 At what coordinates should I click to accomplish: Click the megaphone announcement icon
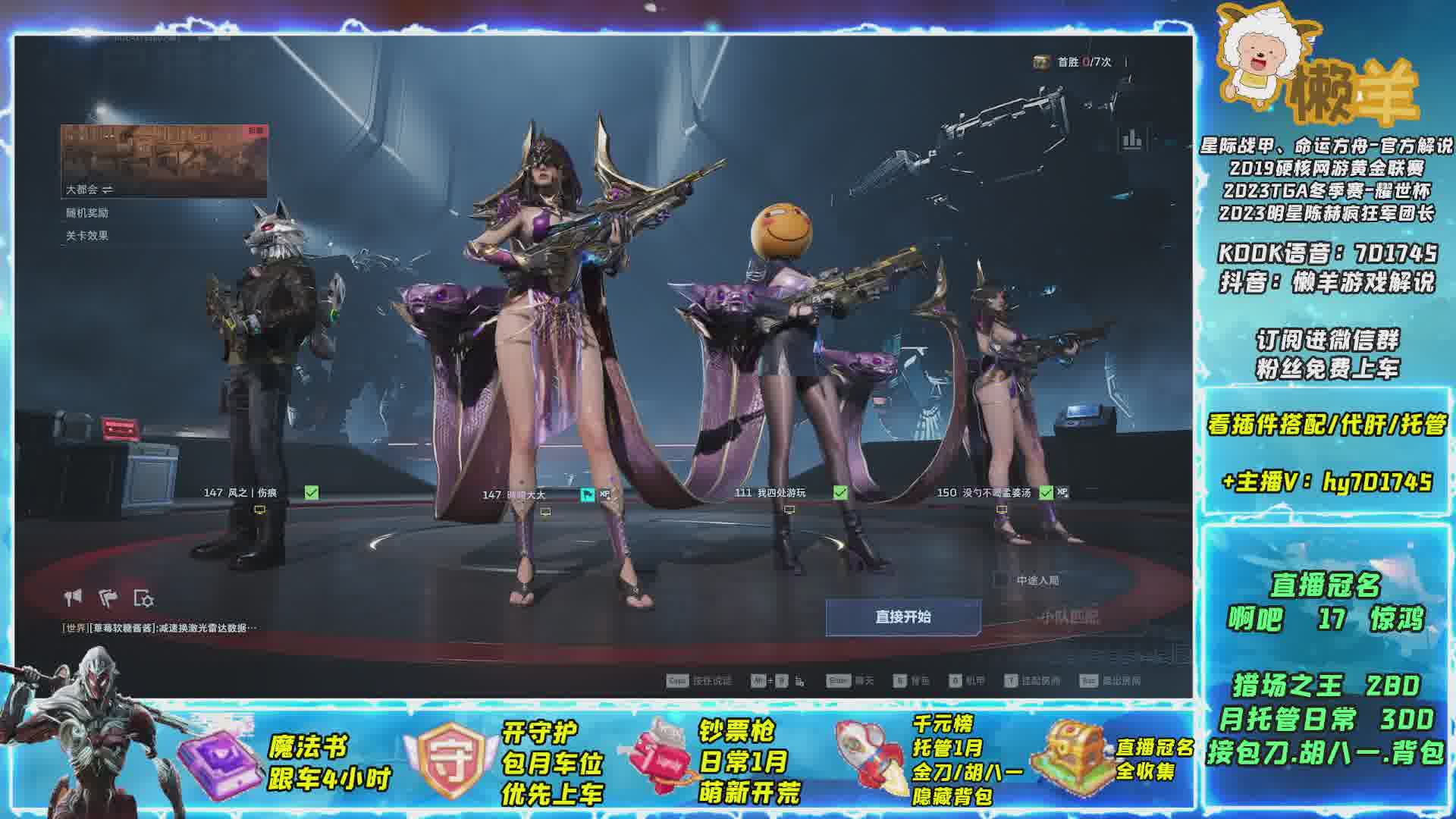(x=74, y=598)
